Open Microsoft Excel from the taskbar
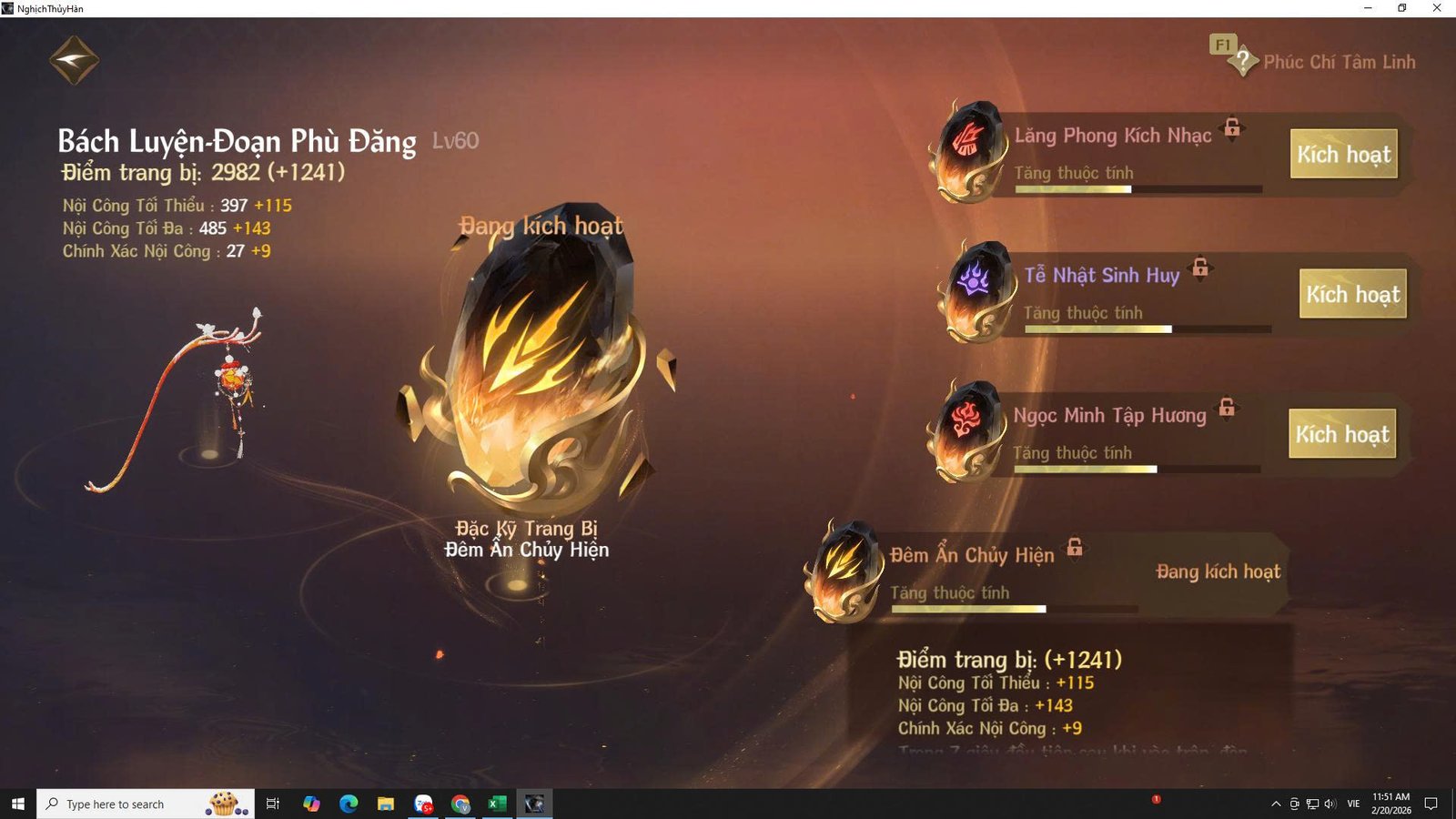This screenshot has width=1456, height=819. pos(497,804)
